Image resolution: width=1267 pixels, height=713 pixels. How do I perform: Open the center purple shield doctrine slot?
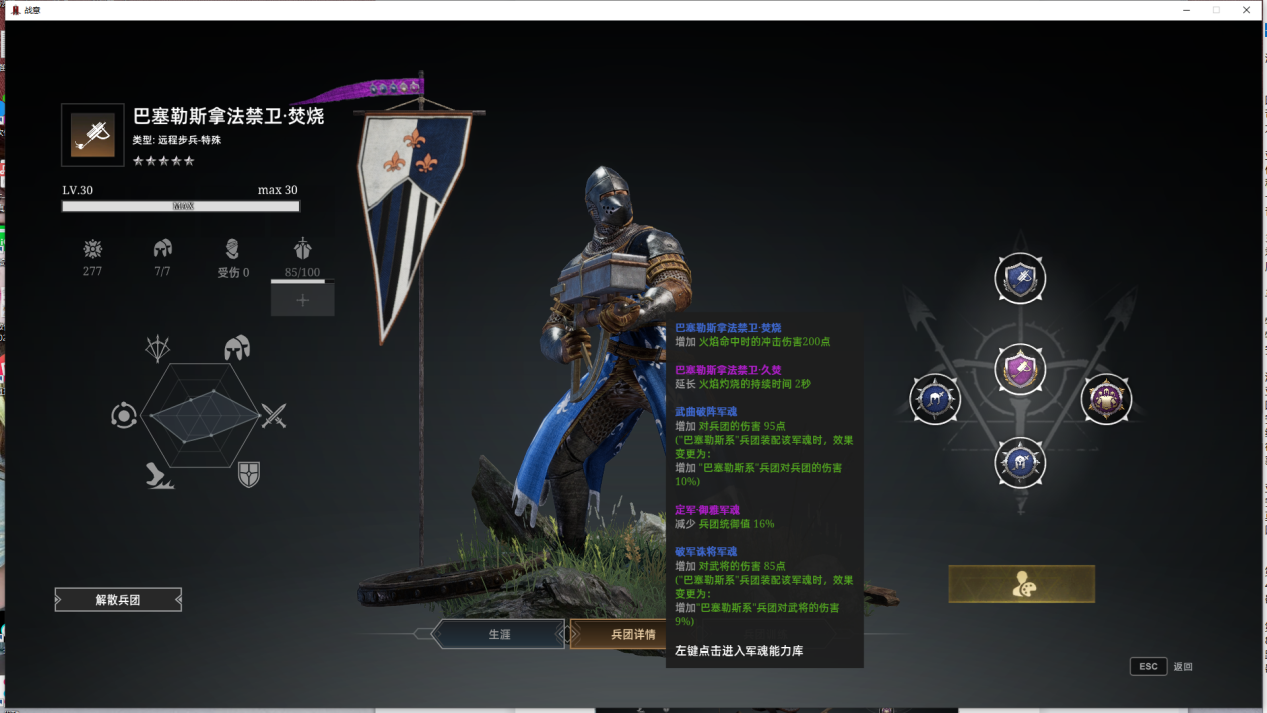[1020, 370]
